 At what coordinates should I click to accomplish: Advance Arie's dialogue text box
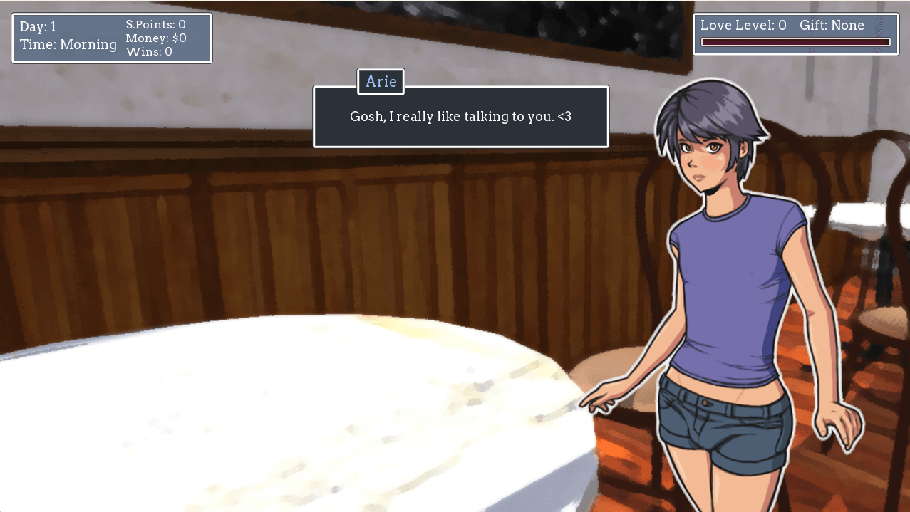tap(461, 117)
